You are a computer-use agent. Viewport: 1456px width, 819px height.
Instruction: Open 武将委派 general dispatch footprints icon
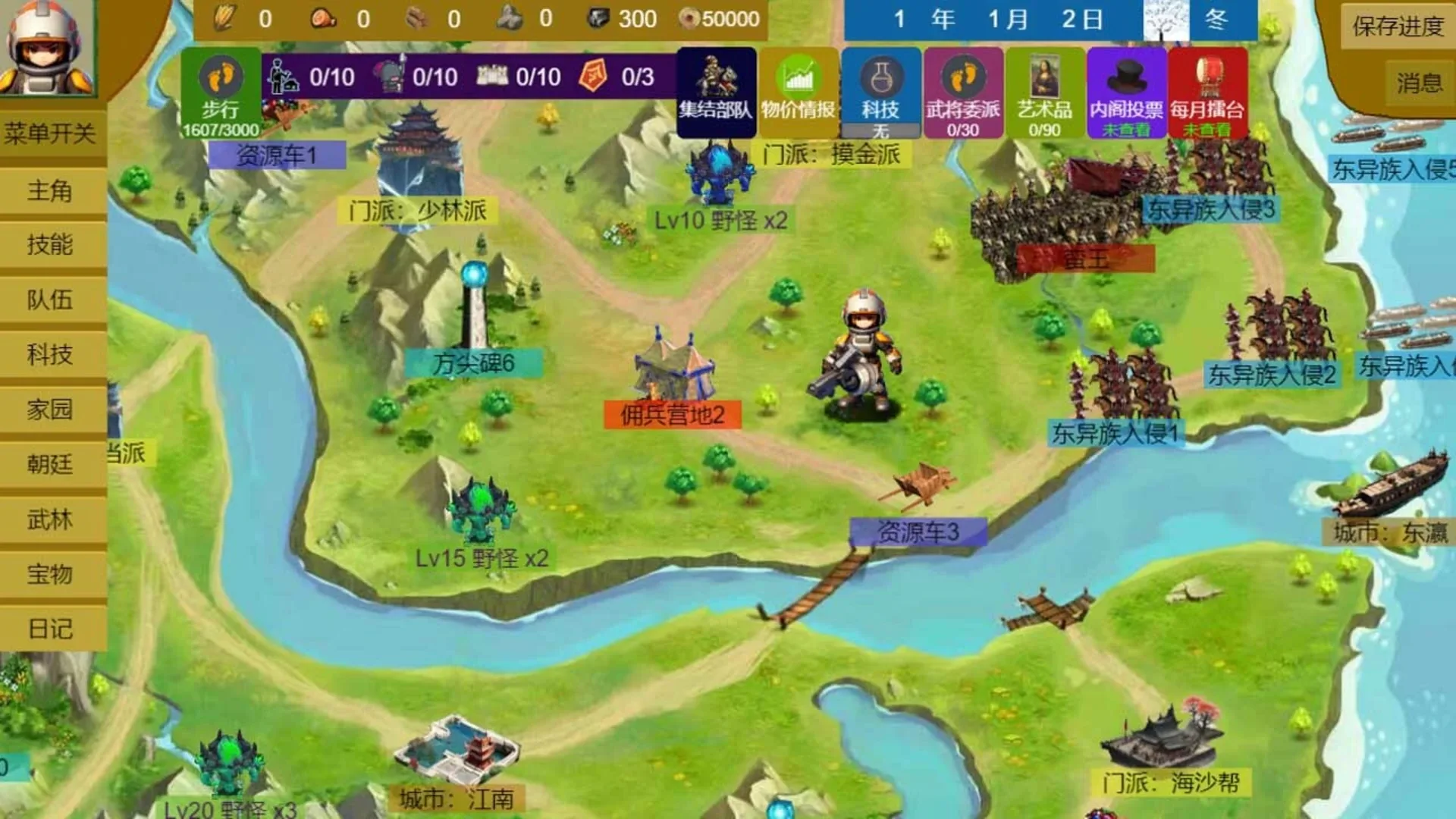coord(965,91)
